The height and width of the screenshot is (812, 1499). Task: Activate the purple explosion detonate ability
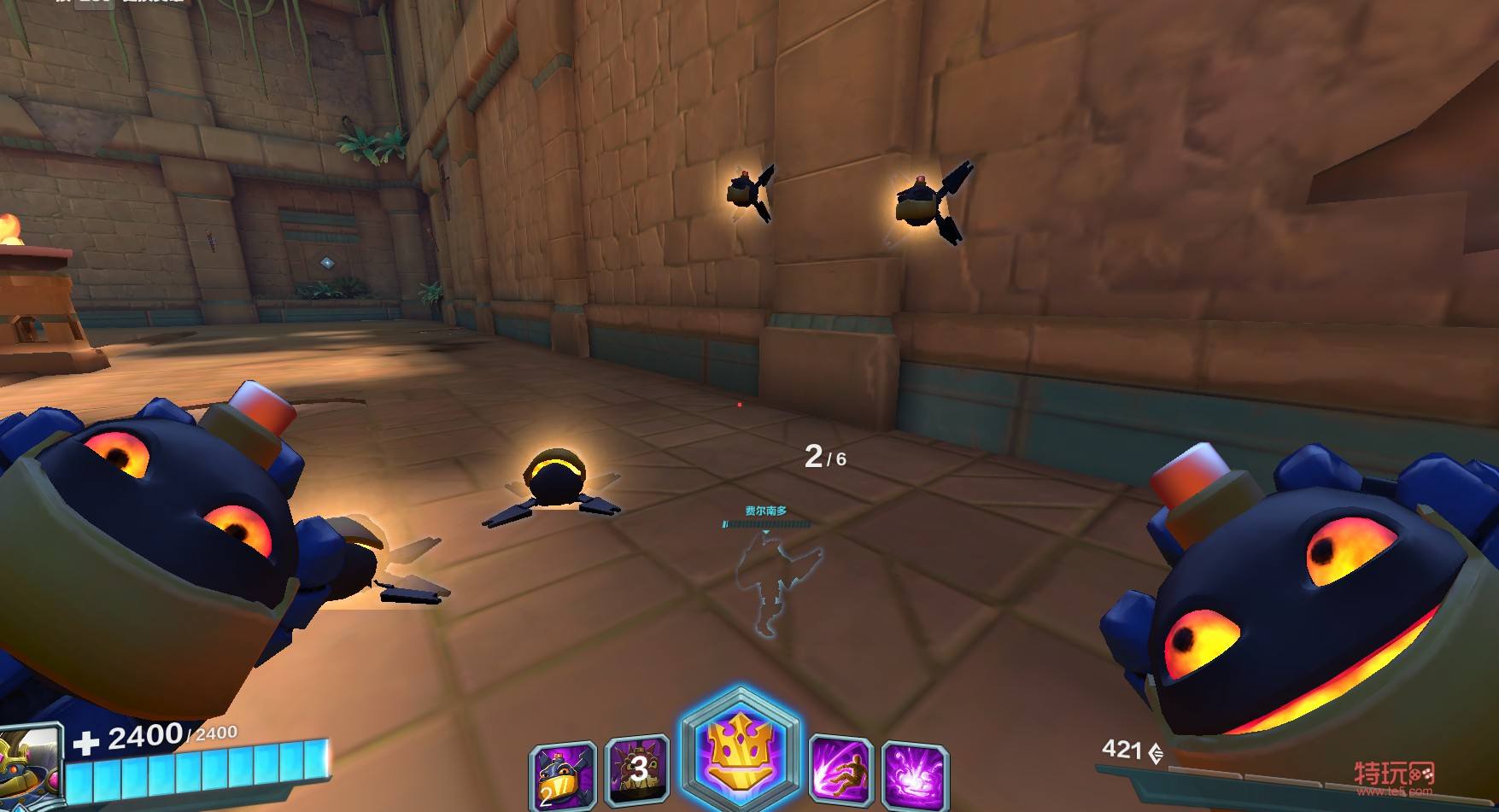point(916,775)
